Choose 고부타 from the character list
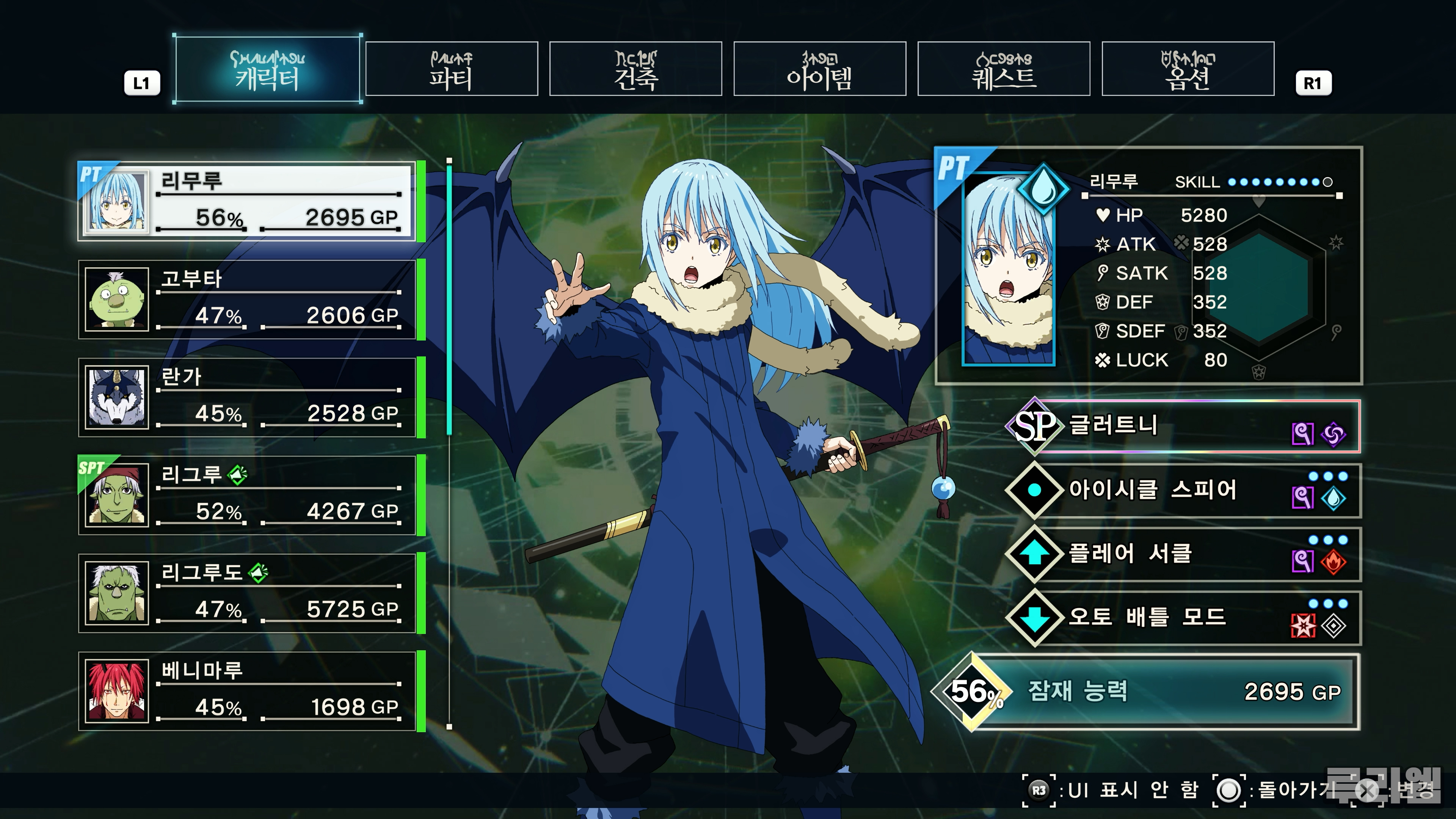 248,300
